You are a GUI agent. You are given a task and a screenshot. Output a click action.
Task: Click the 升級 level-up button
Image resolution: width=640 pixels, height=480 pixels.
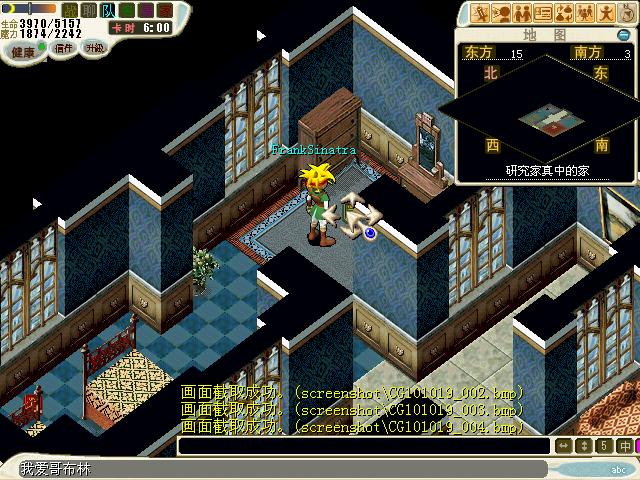pos(95,48)
